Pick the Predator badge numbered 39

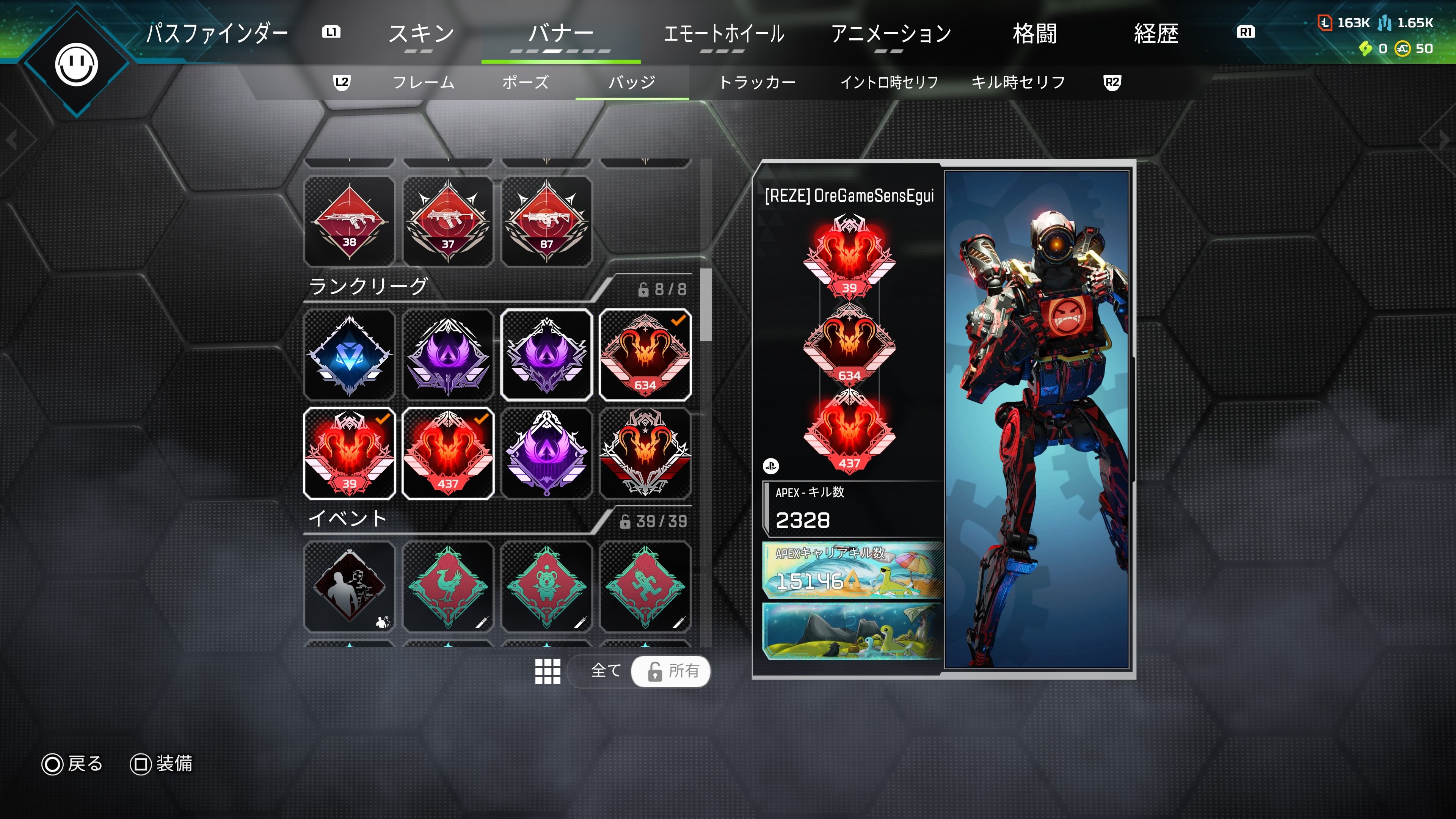point(349,453)
